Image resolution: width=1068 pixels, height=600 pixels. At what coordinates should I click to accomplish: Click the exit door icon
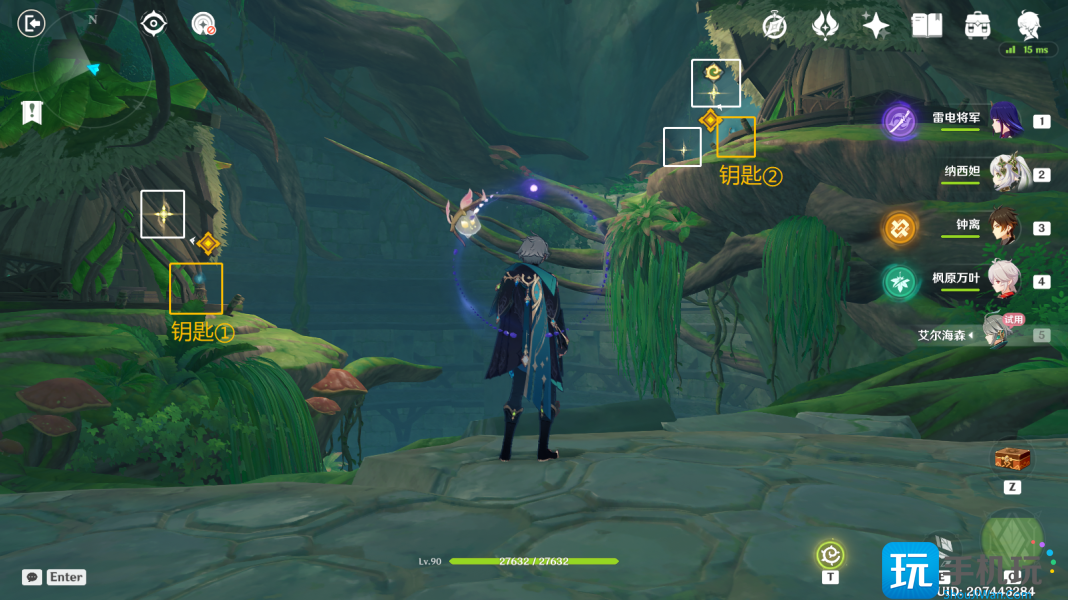[32, 23]
